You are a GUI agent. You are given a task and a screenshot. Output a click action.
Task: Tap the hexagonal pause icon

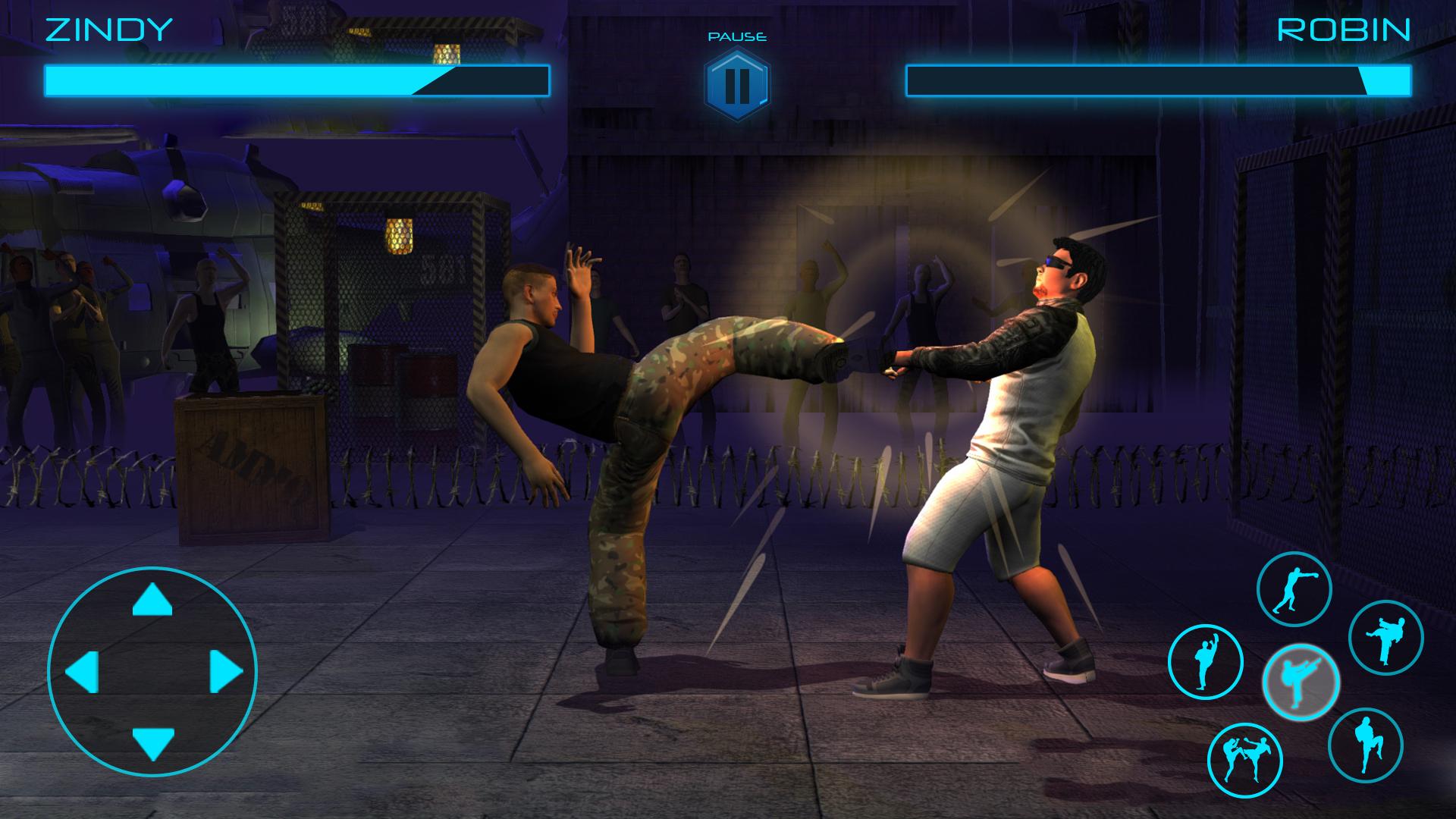click(737, 81)
